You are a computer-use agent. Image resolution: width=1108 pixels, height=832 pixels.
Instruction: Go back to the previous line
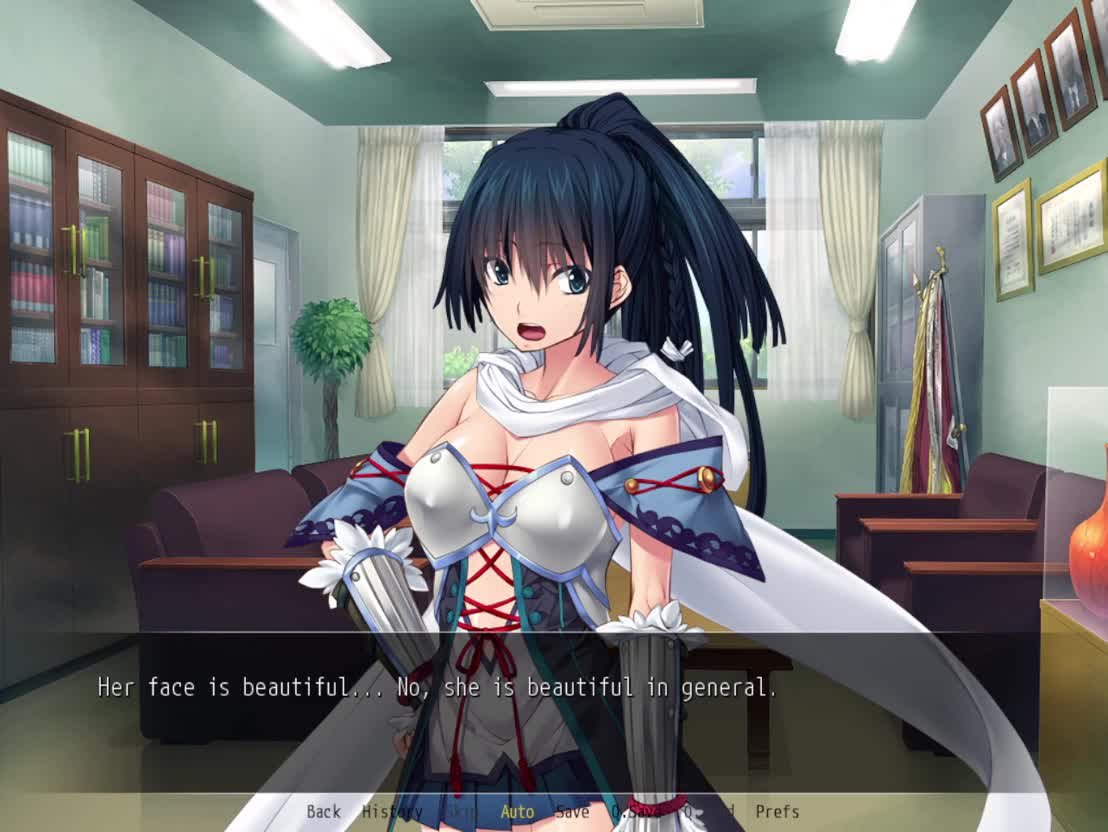[323, 812]
